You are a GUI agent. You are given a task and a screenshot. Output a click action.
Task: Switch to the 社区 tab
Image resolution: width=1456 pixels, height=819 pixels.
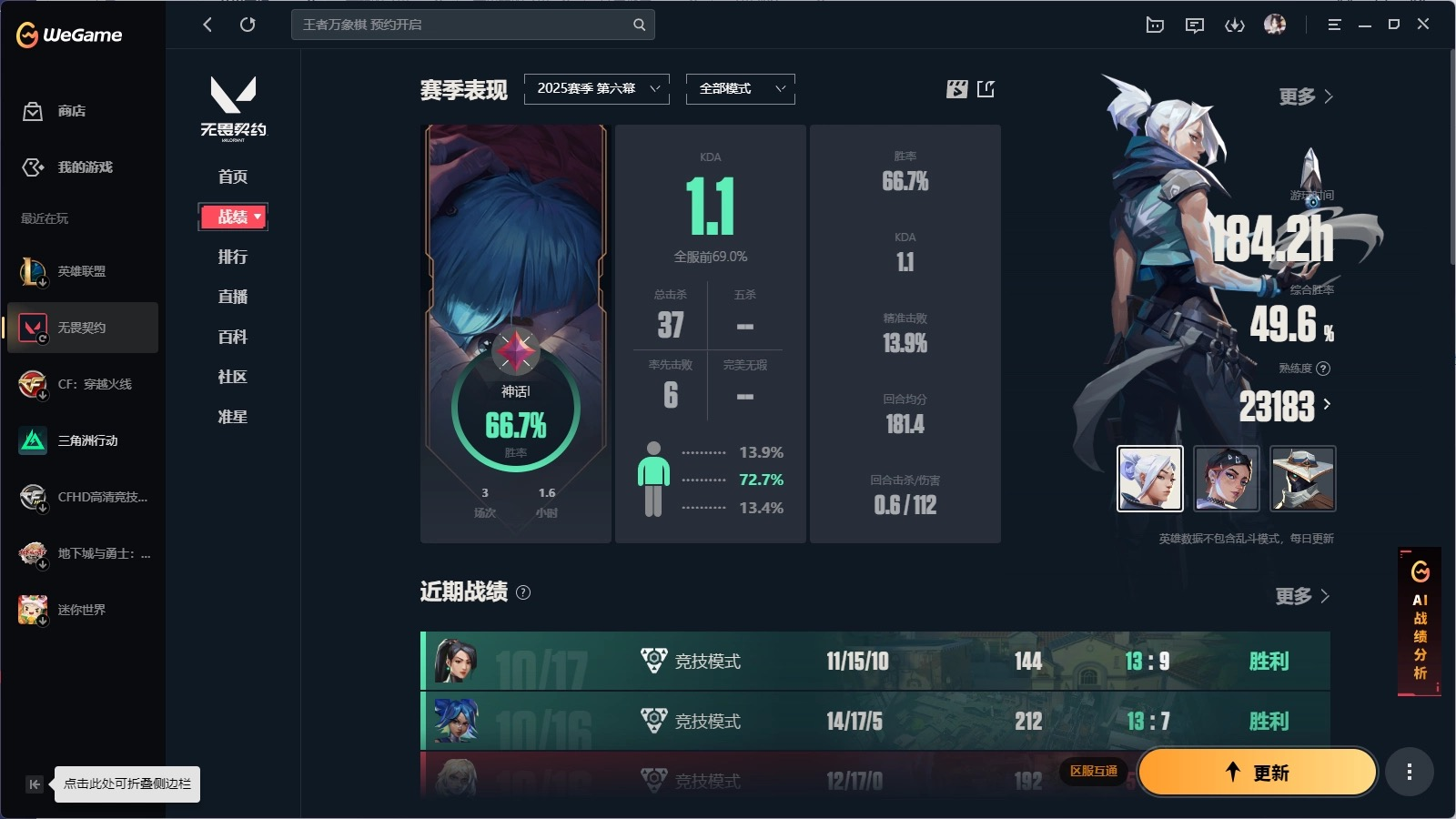(233, 377)
